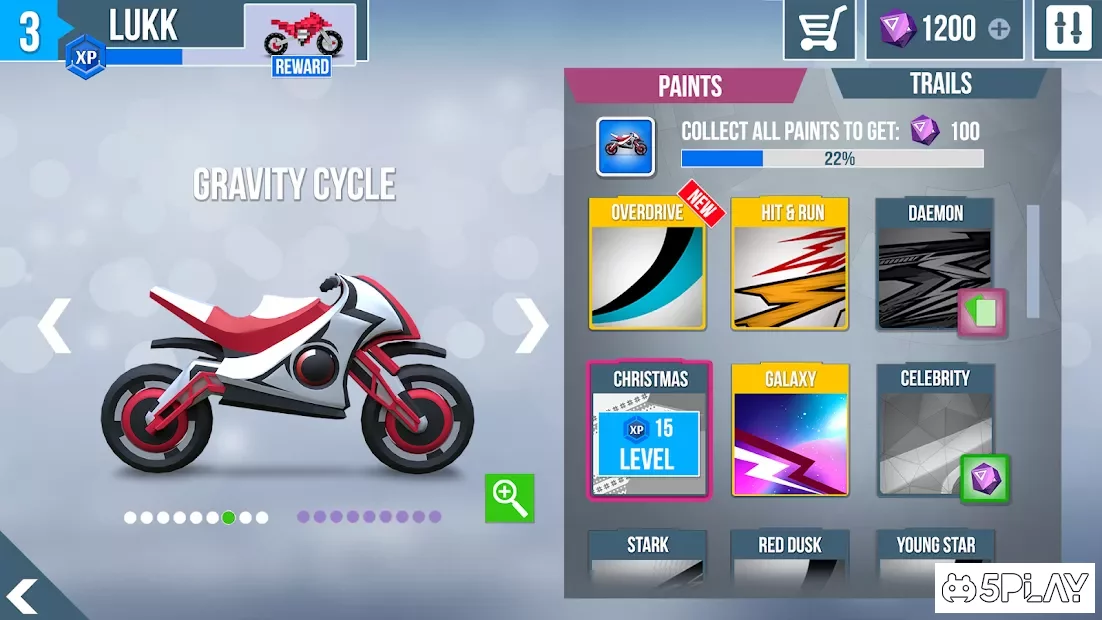The height and width of the screenshot is (620, 1102).
Task: Open the settings sliders menu
Action: [1068, 29]
